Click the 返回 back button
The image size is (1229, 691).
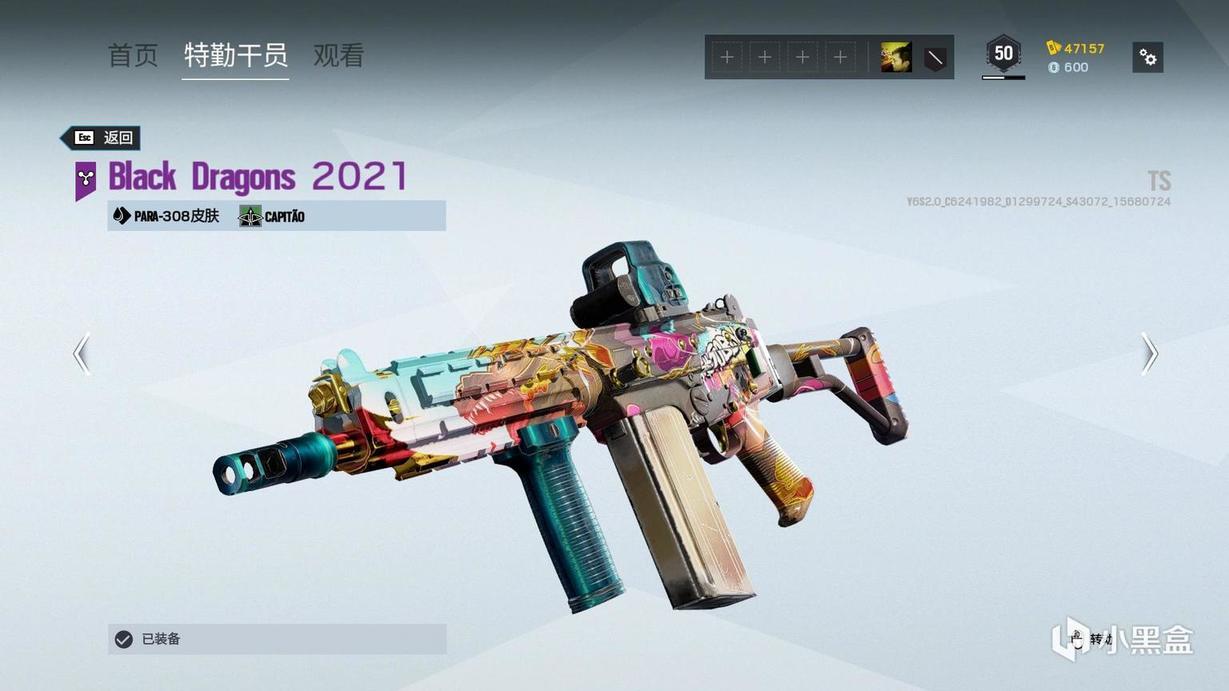point(101,138)
